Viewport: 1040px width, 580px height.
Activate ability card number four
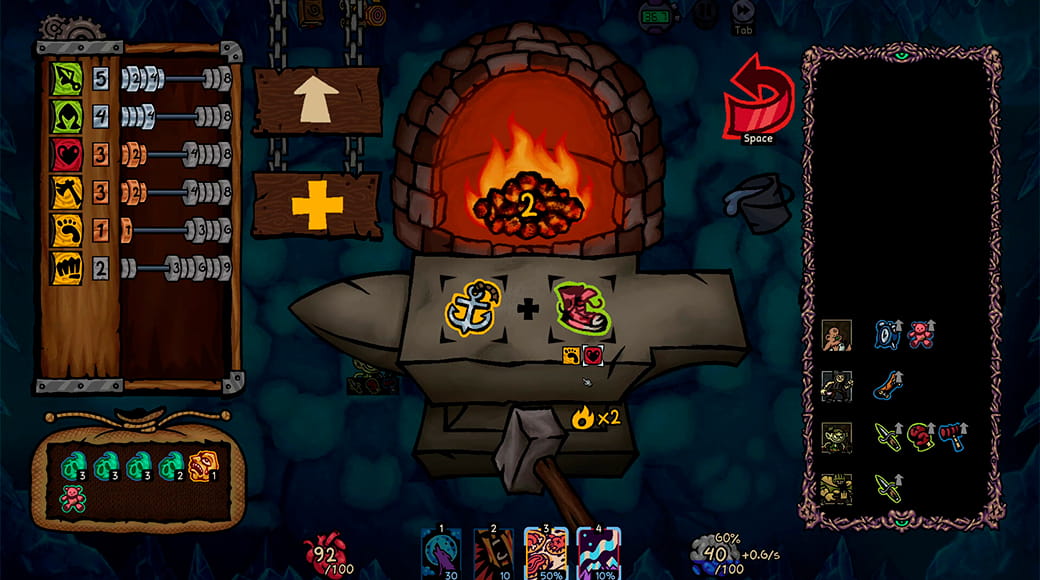(x=598, y=552)
